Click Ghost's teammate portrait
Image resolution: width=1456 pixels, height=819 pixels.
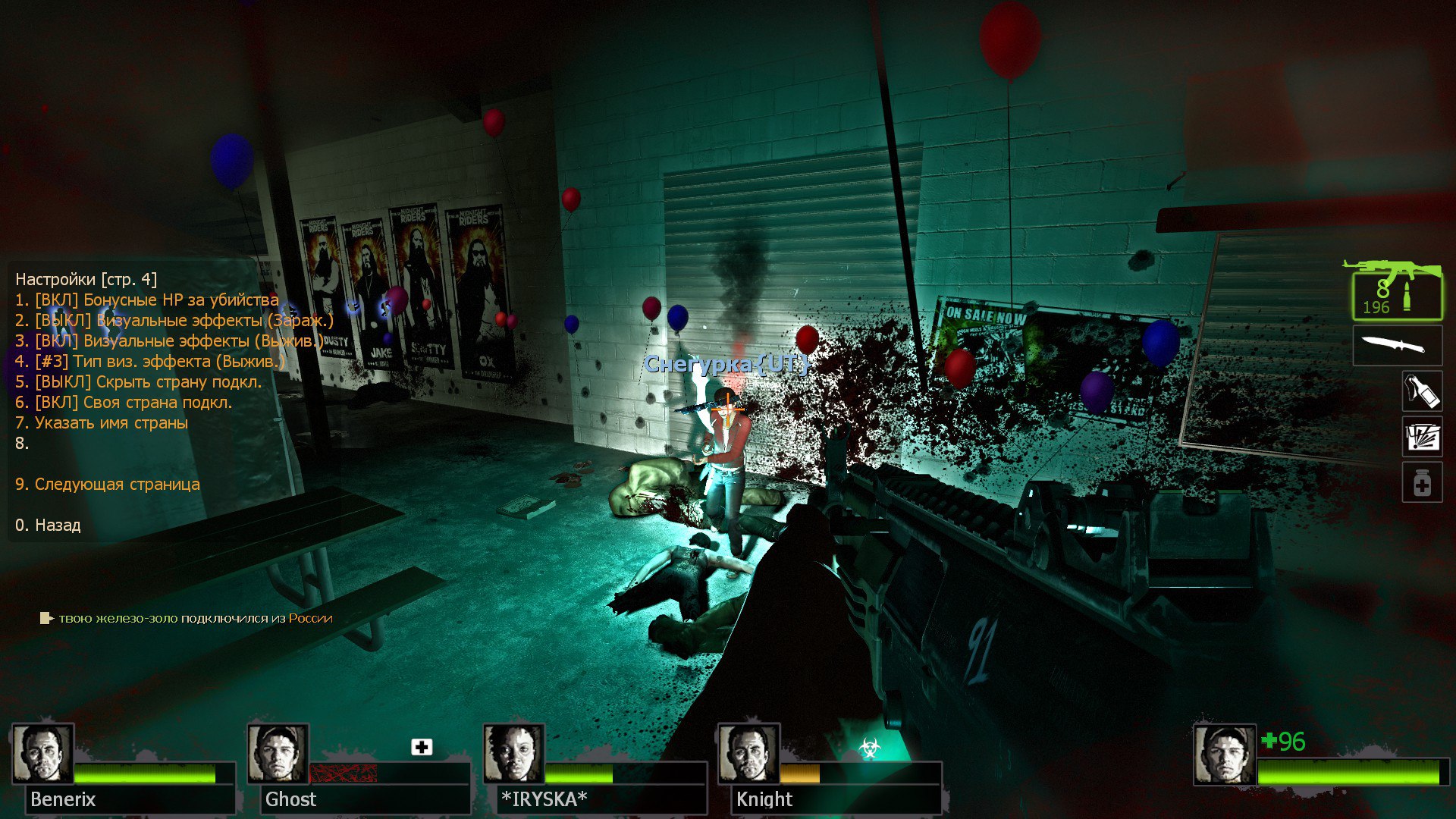(278, 754)
